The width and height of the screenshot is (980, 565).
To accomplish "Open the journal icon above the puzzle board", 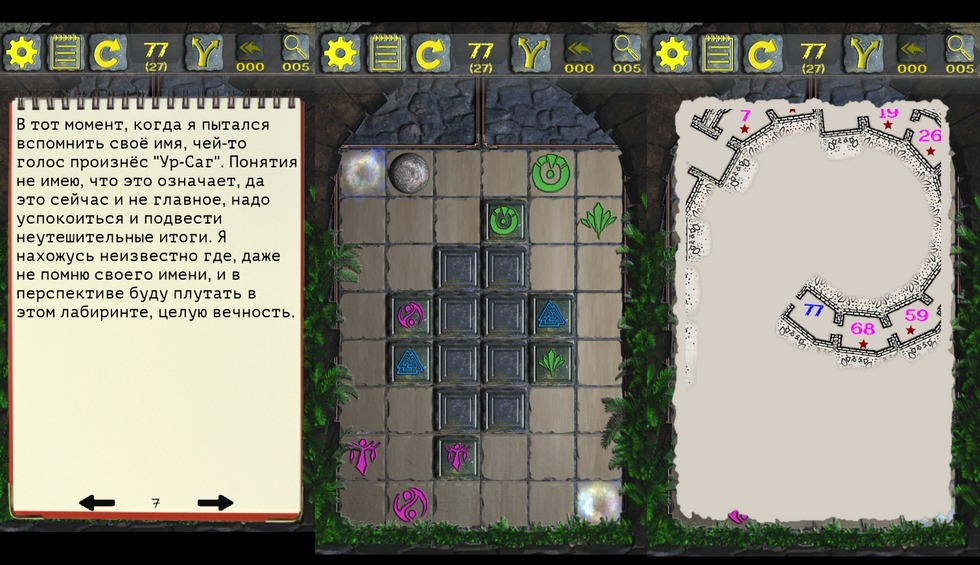I will (x=388, y=53).
